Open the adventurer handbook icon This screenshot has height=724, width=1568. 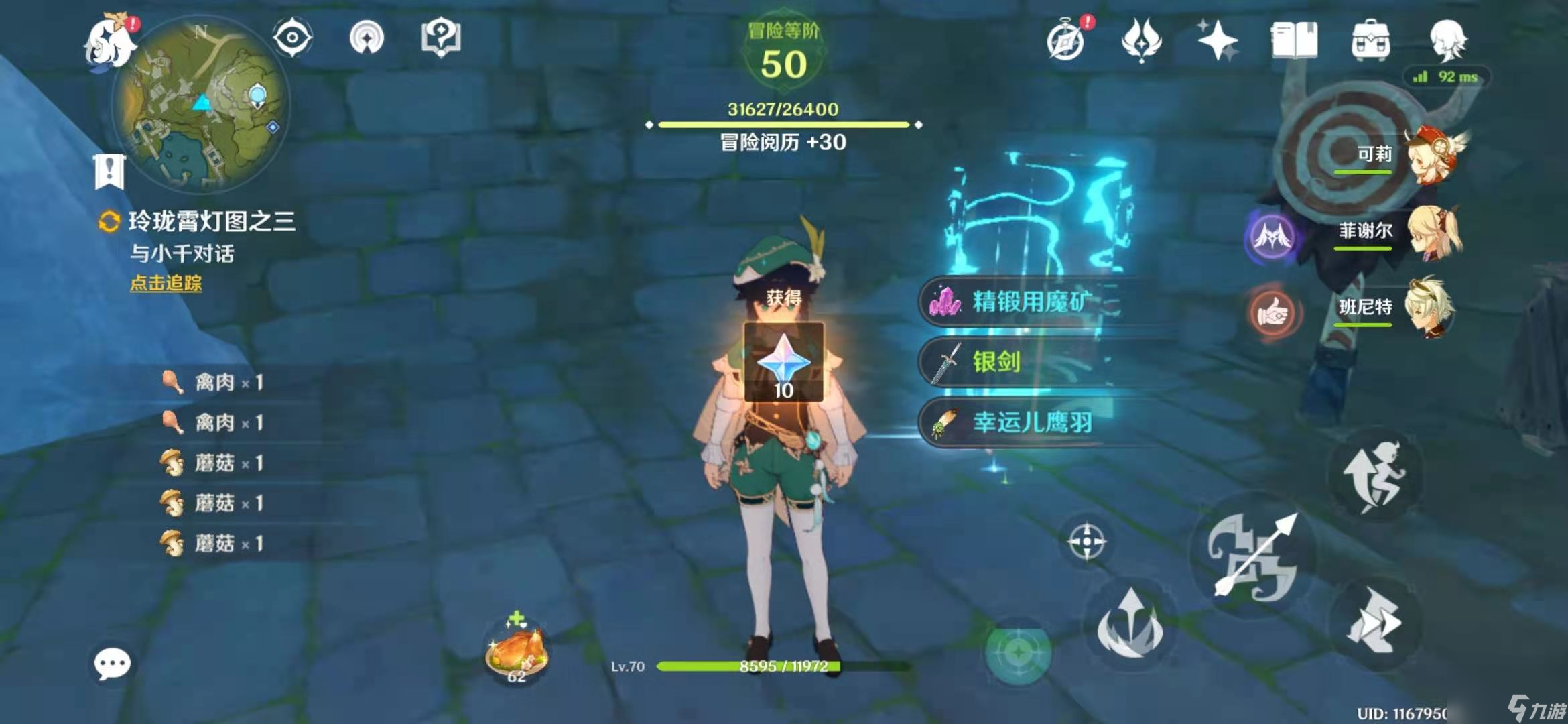1294,40
